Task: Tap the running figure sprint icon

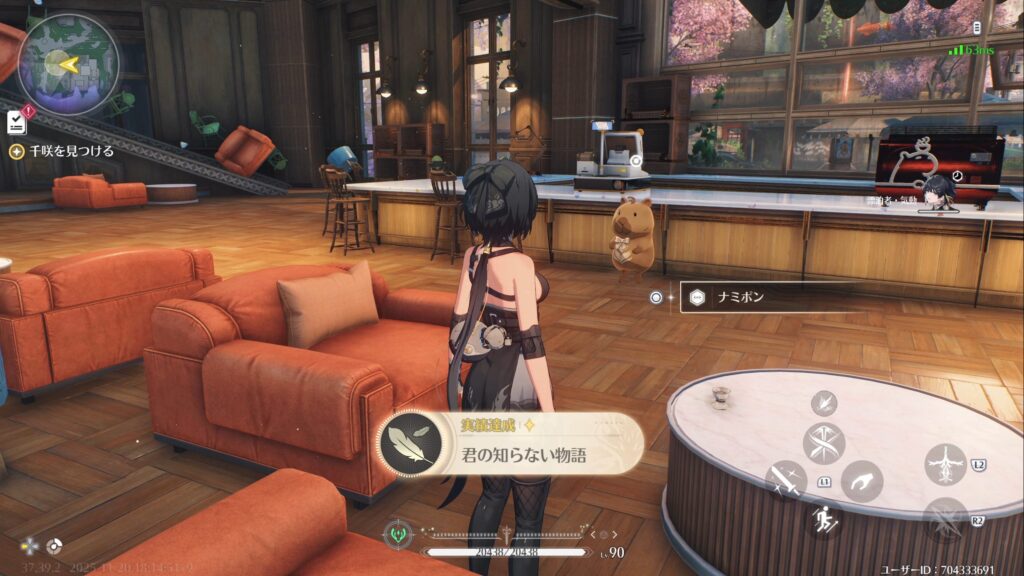Action: pyautogui.click(x=824, y=519)
